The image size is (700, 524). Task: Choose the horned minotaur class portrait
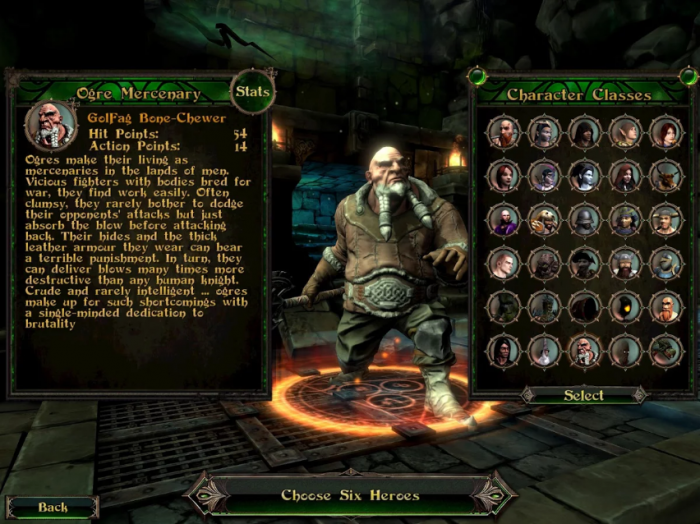tap(665, 176)
